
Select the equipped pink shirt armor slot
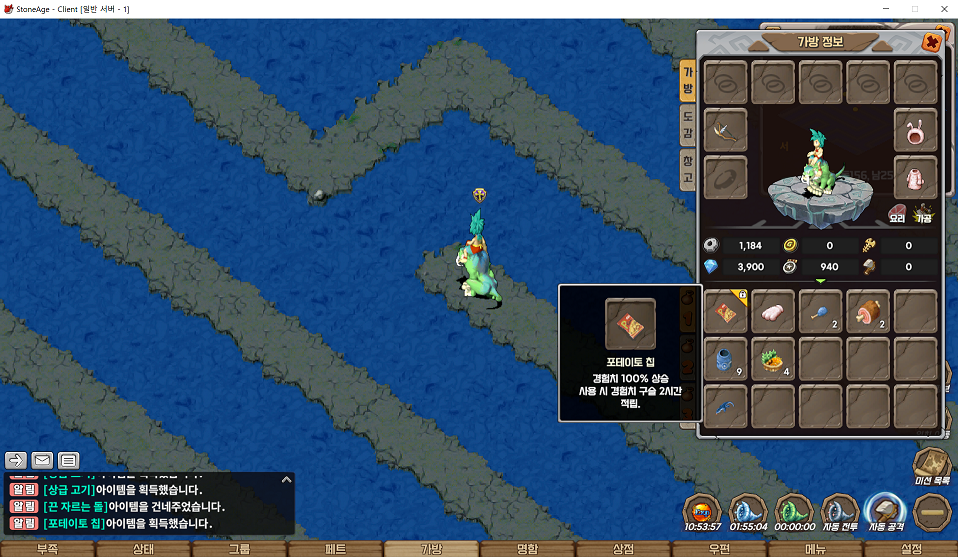[915, 176]
